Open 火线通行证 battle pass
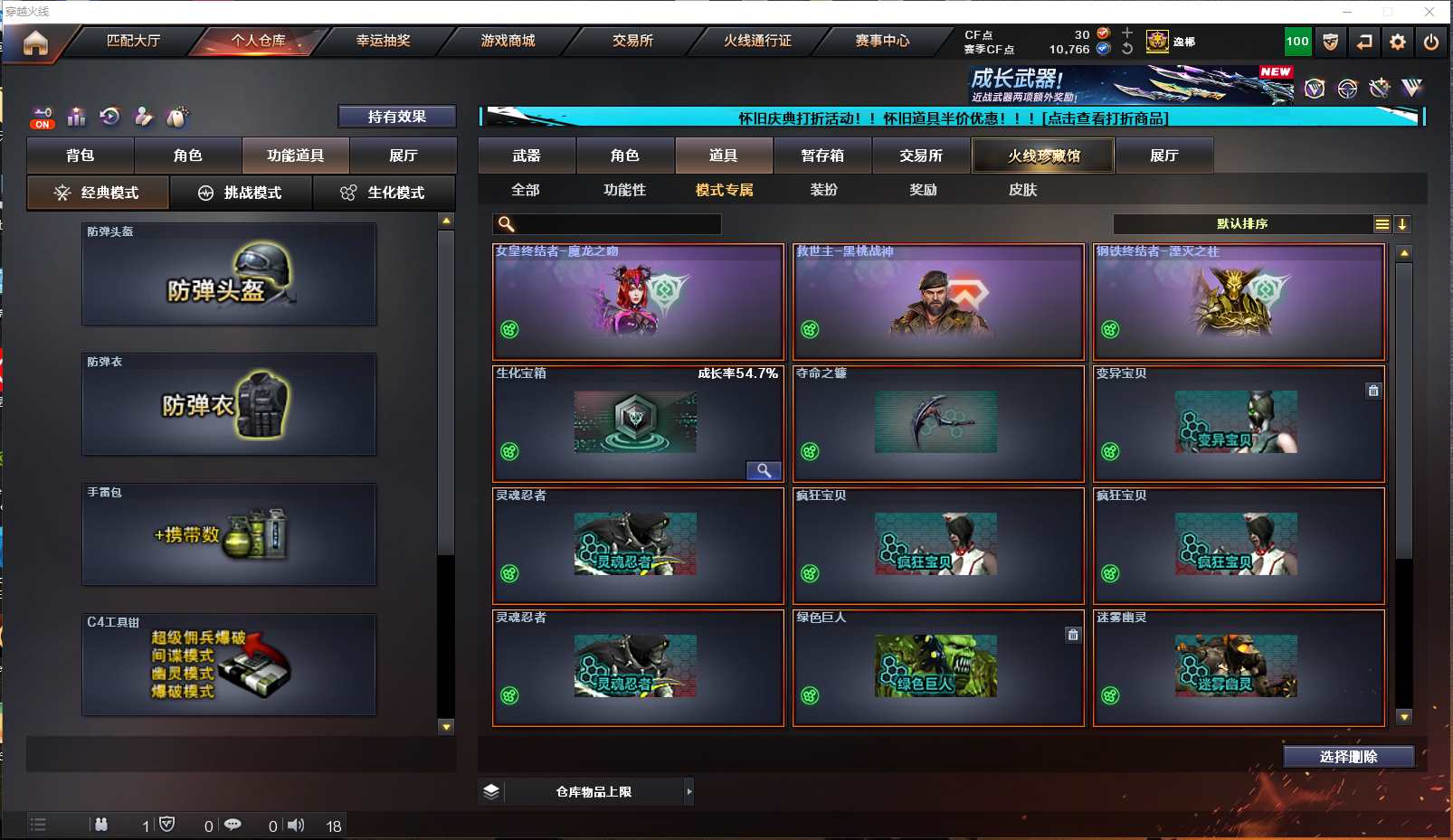Image resolution: width=1453 pixels, height=840 pixels. (757, 41)
